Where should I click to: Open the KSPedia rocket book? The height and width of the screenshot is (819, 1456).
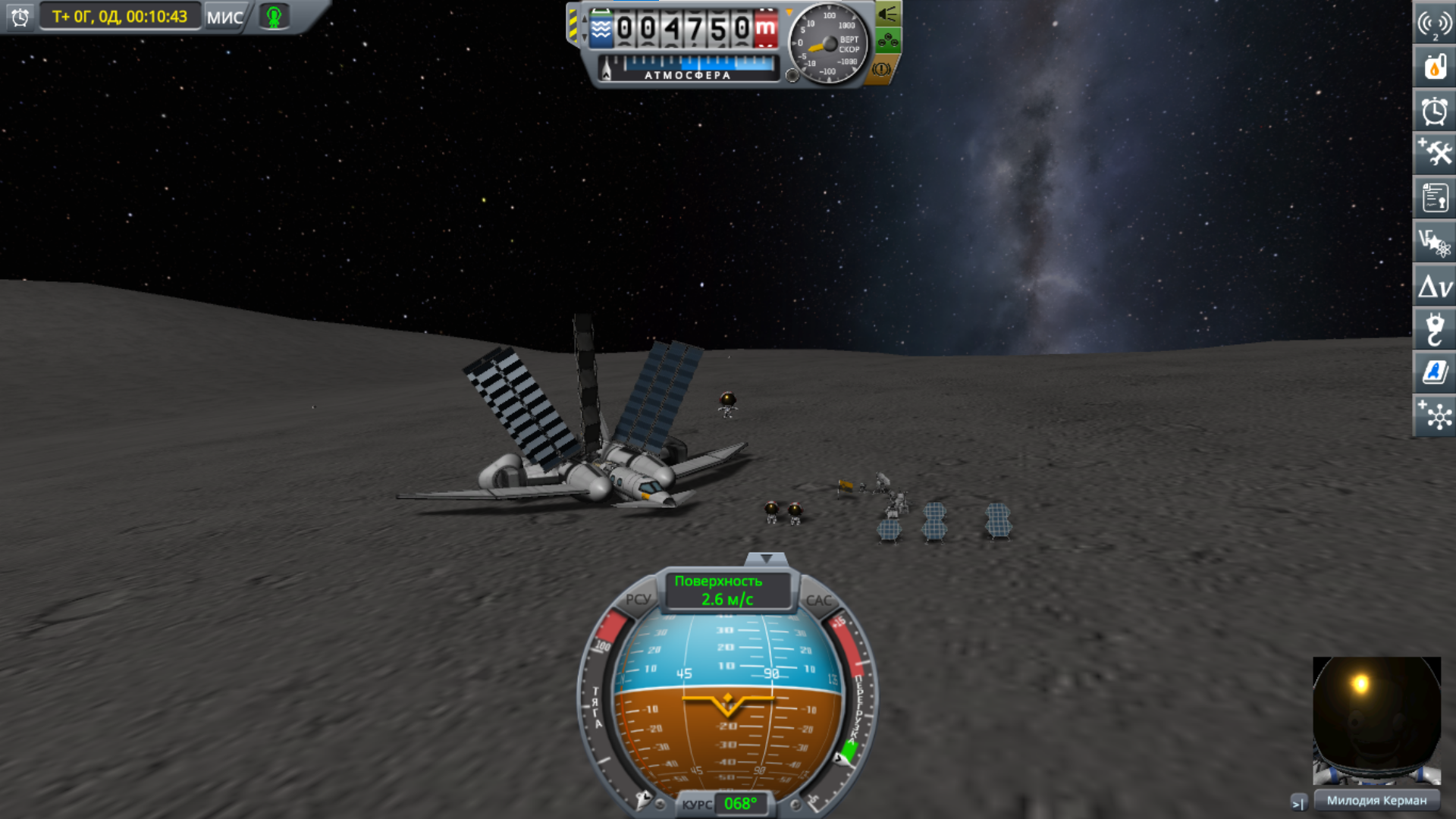tap(1434, 372)
